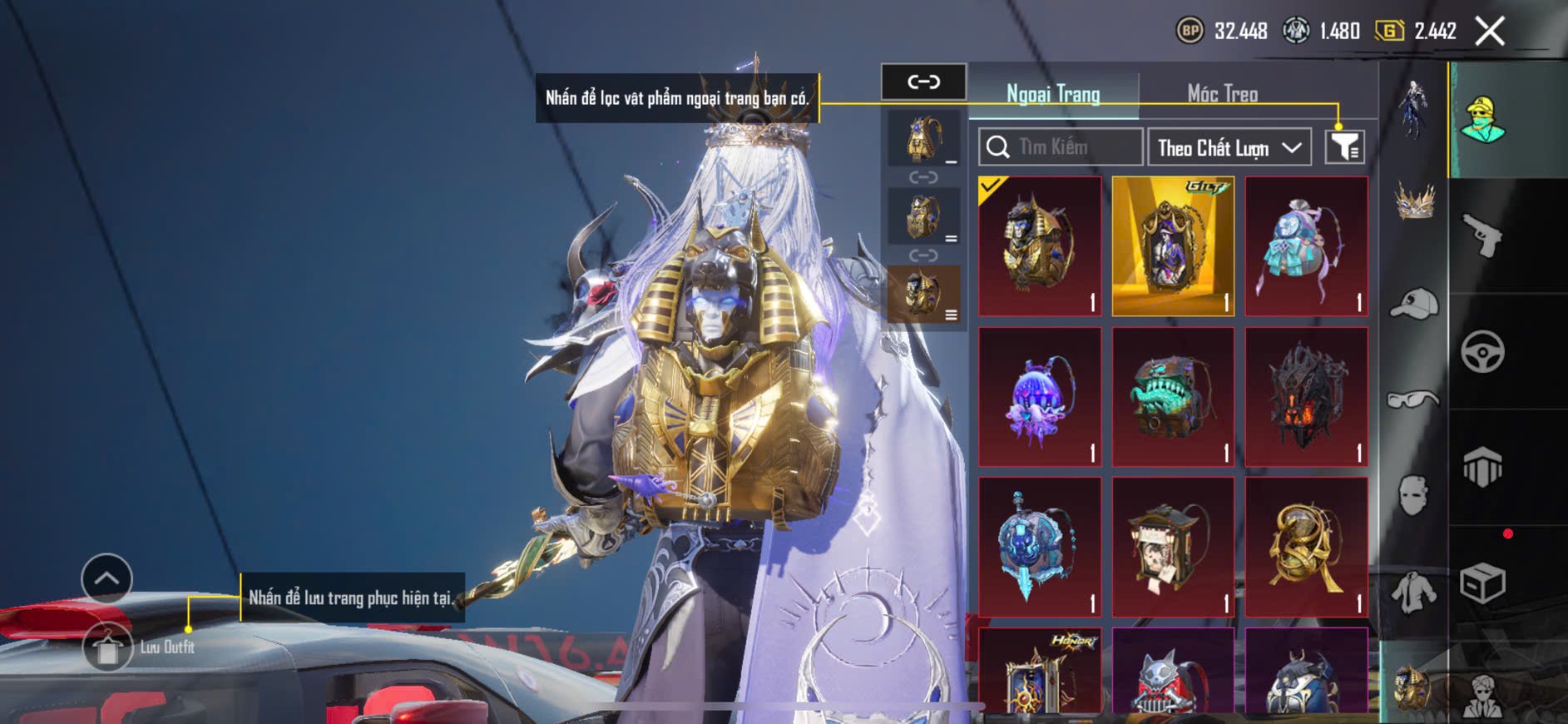Expand the up-arrow circle button
Image resolution: width=1568 pixels, height=724 pixels.
pyautogui.click(x=106, y=578)
